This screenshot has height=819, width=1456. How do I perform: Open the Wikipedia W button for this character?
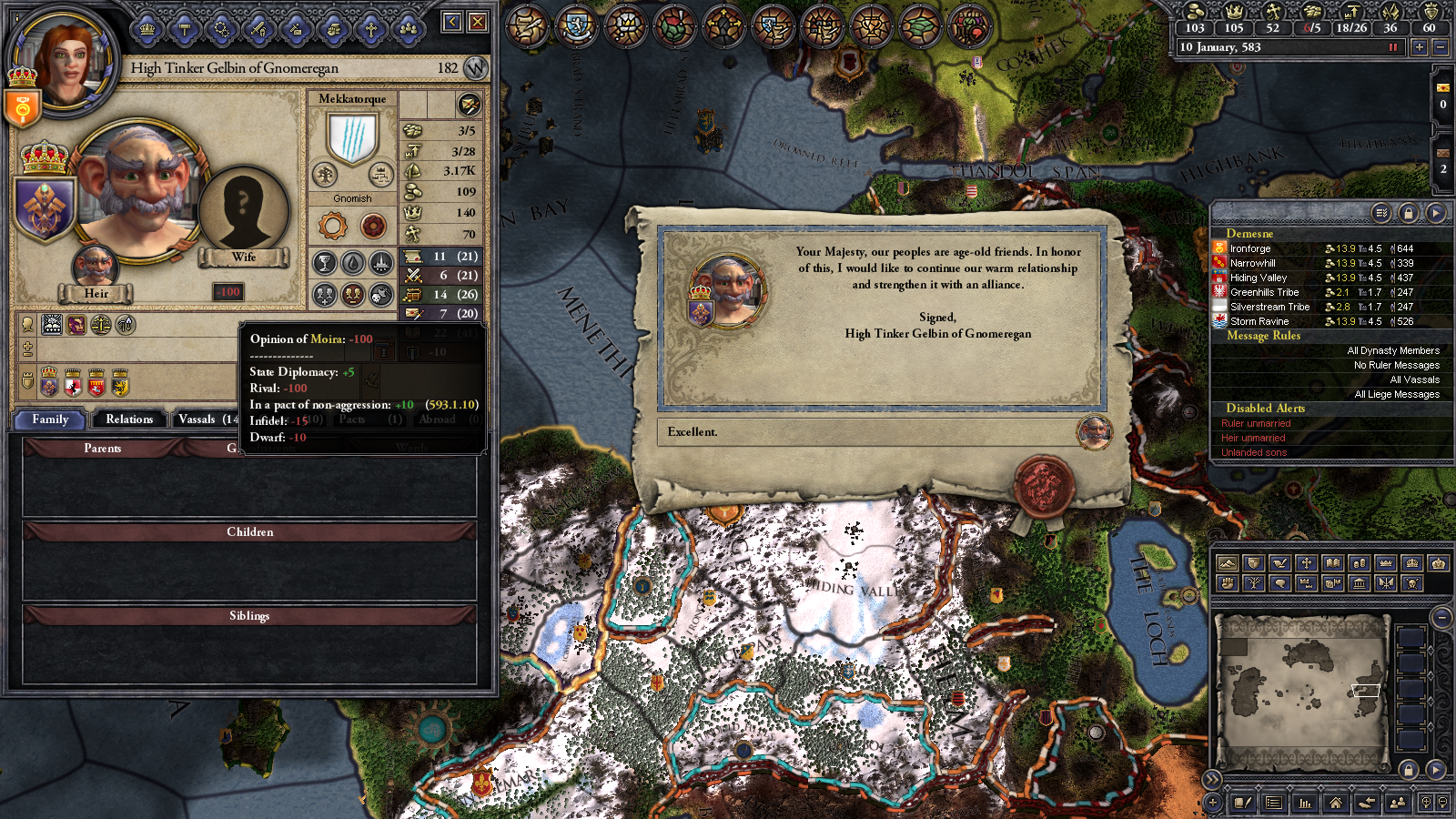pyautogui.click(x=475, y=68)
